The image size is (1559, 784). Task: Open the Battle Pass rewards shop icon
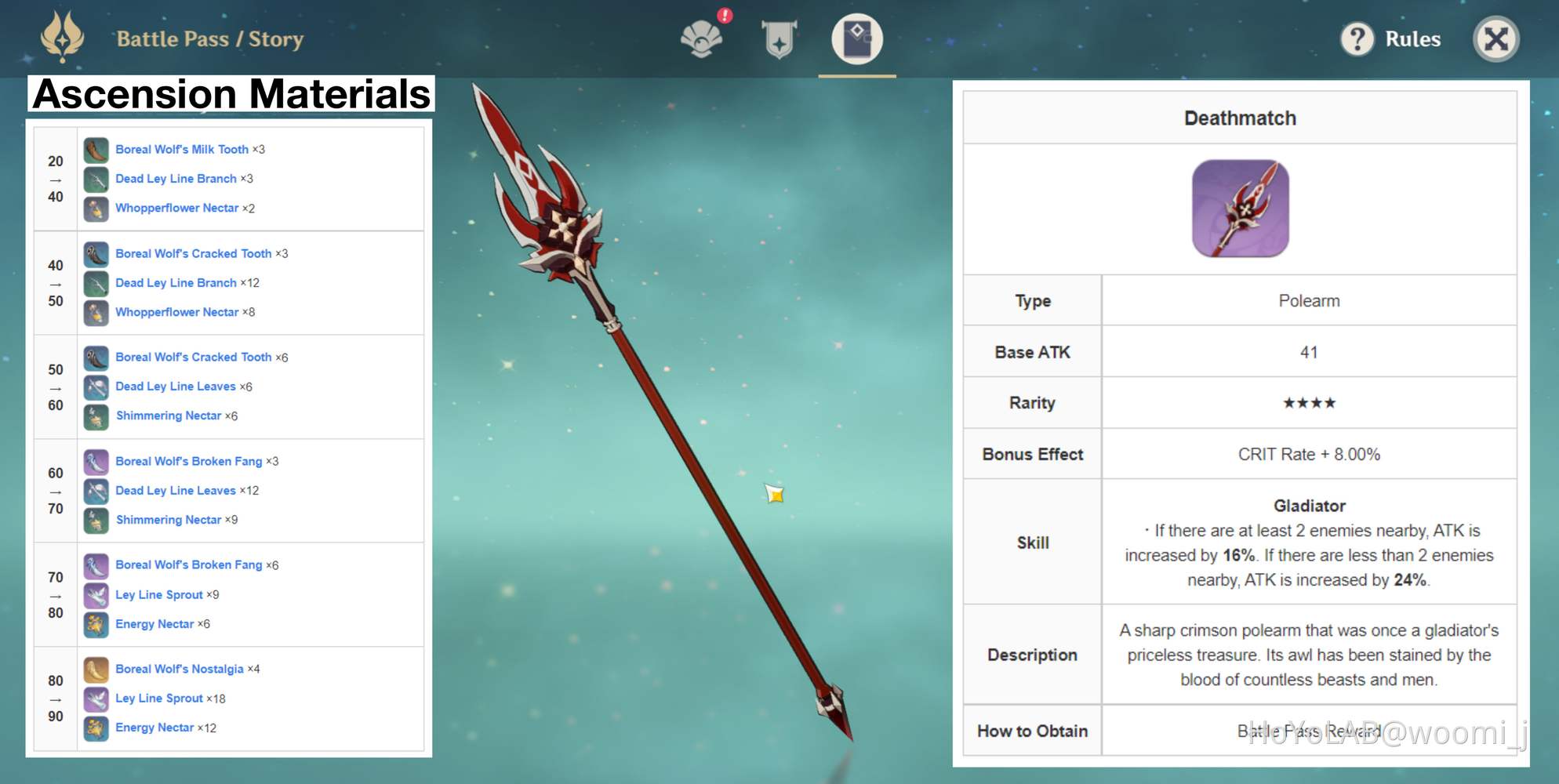(x=700, y=38)
